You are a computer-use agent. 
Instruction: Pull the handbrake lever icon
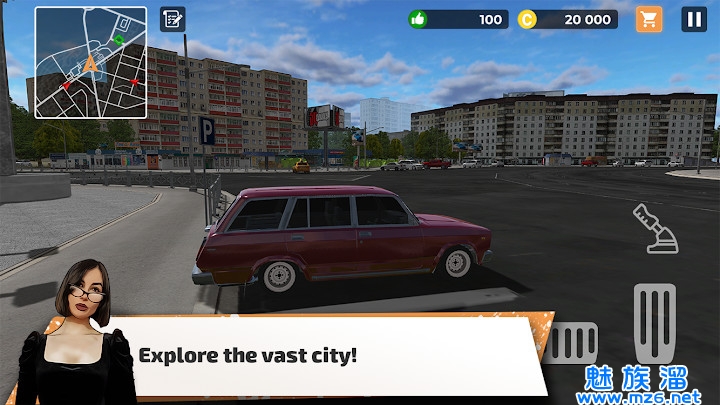click(x=656, y=228)
